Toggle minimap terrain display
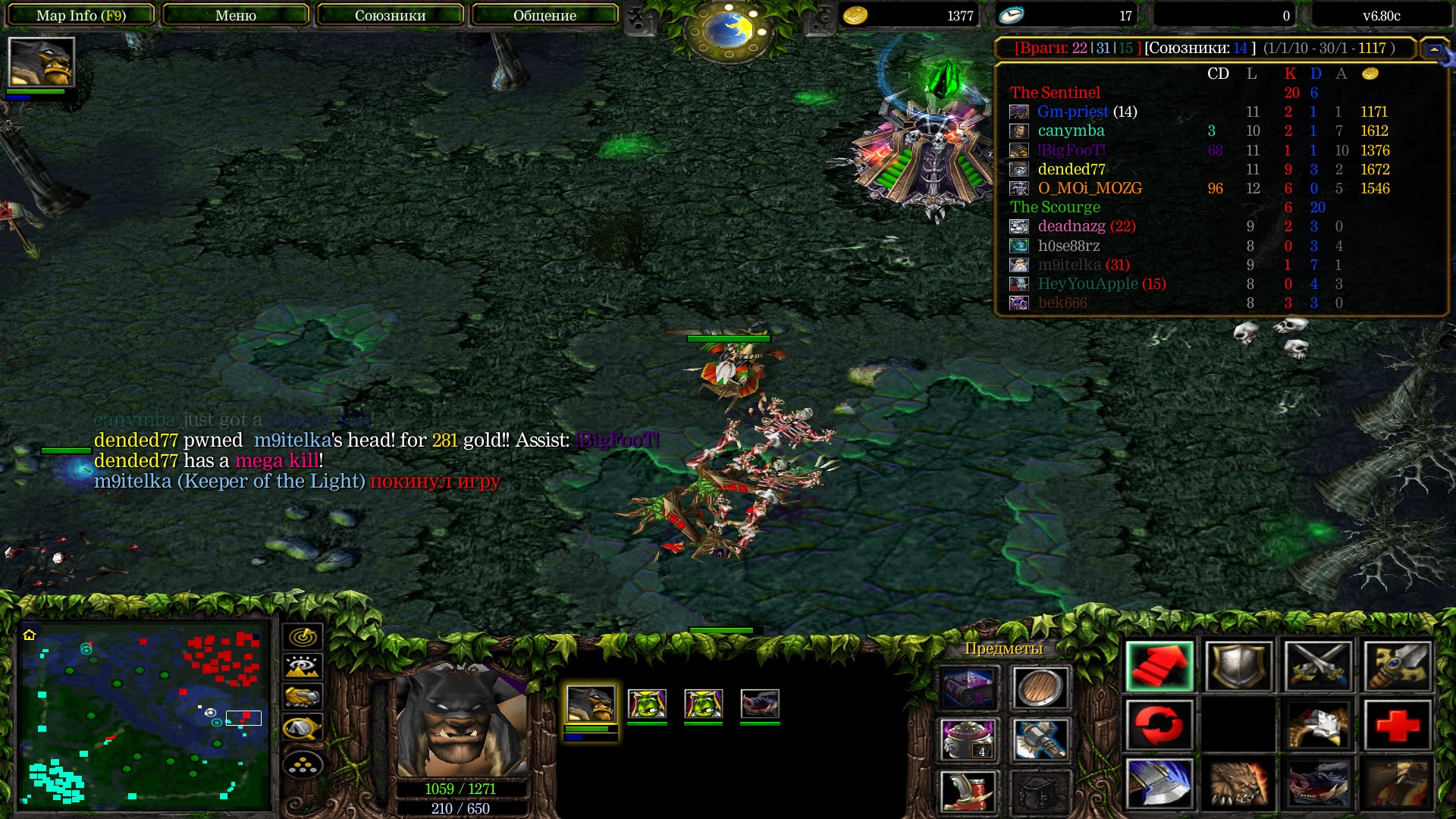This screenshot has height=819, width=1456. point(303,667)
